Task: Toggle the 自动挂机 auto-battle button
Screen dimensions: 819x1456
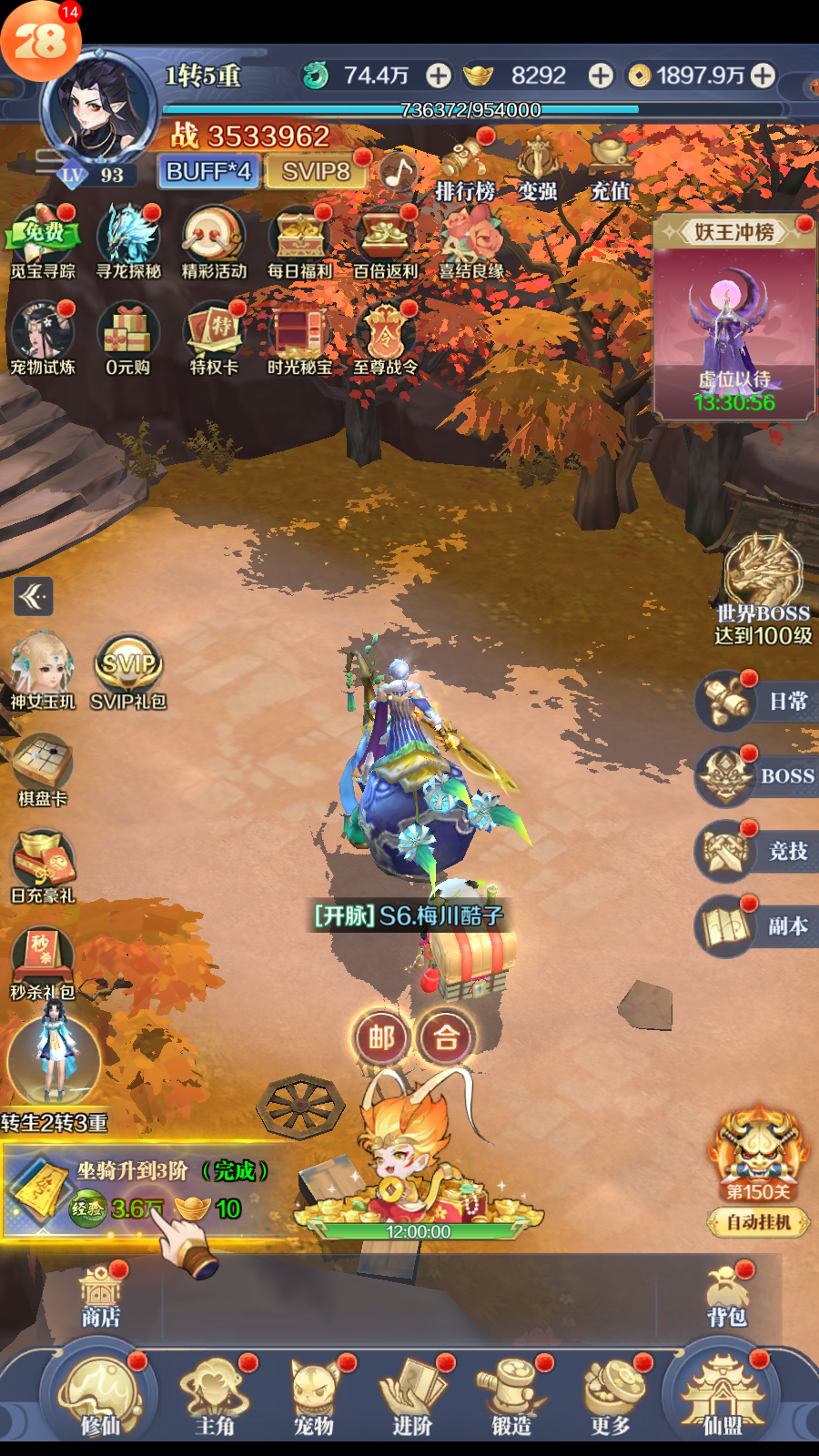Action: [x=758, y=1222]
